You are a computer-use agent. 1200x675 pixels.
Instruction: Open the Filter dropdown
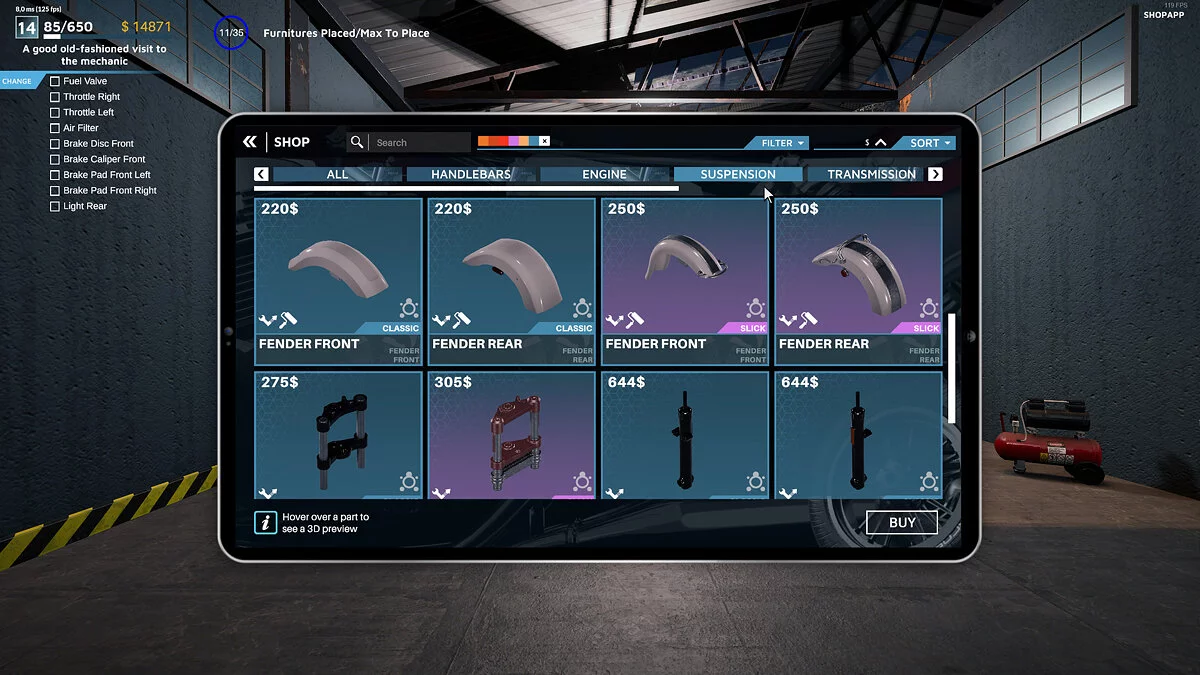coord(782,143)
